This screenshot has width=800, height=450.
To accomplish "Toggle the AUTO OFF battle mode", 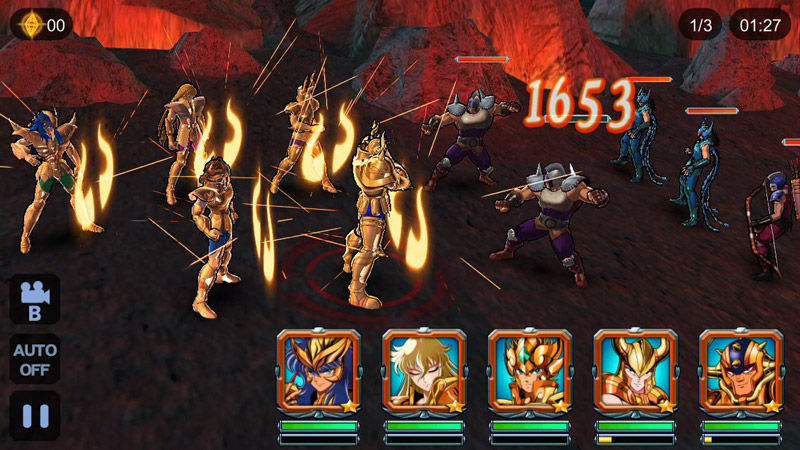I will 35,358.
